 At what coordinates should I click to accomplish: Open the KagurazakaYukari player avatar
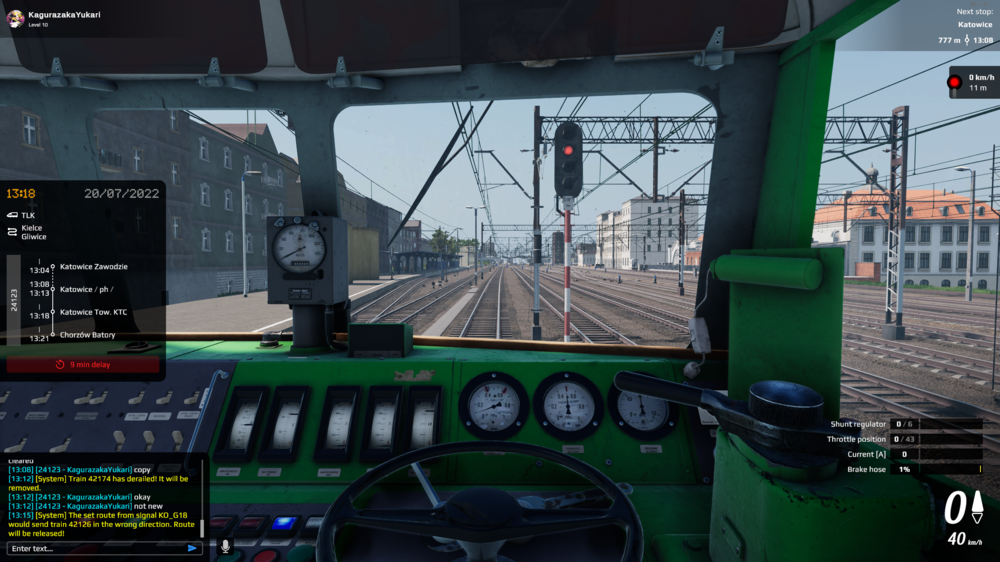click(15, 18)
